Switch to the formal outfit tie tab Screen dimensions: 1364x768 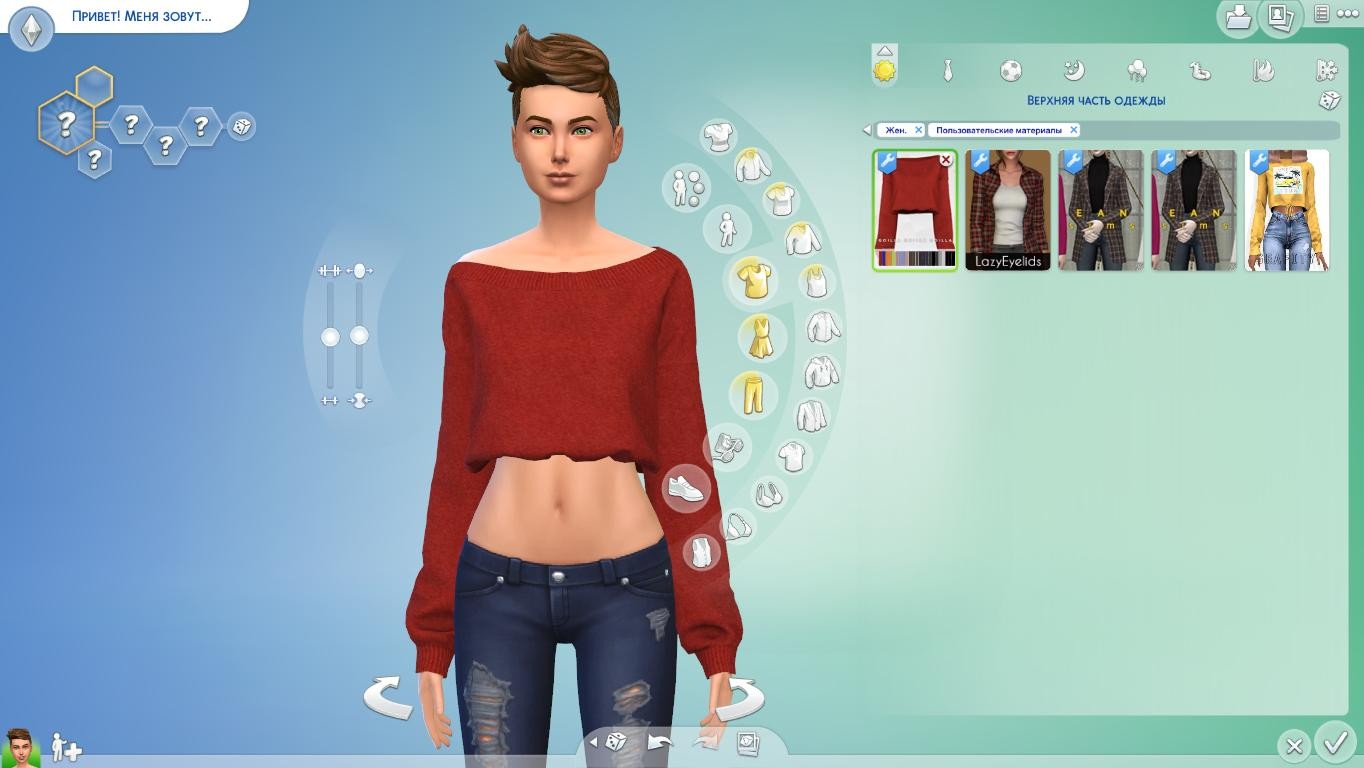click(x=947, y=70)
